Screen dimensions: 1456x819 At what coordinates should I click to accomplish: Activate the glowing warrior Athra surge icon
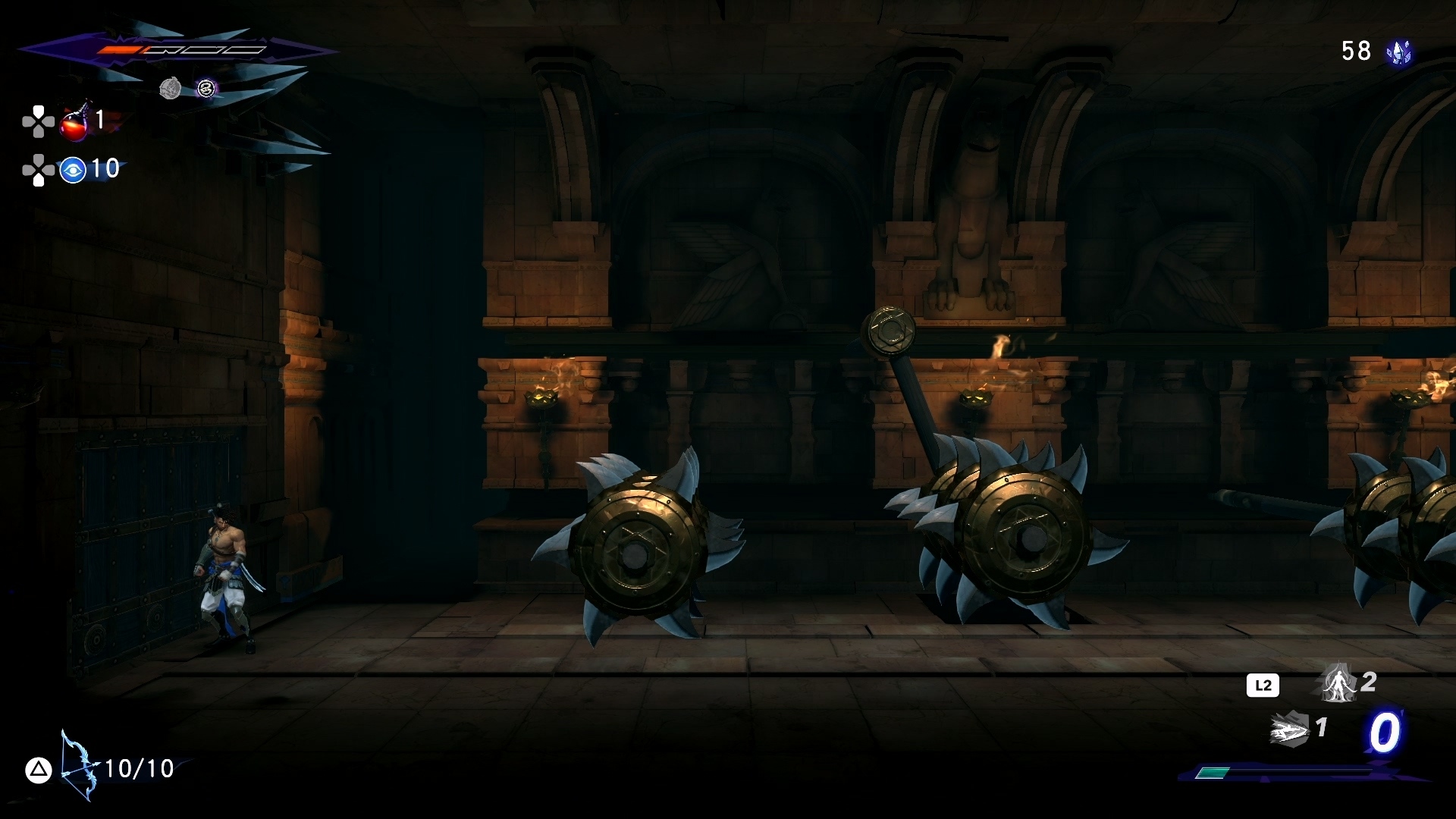[x=1338, y=683]
